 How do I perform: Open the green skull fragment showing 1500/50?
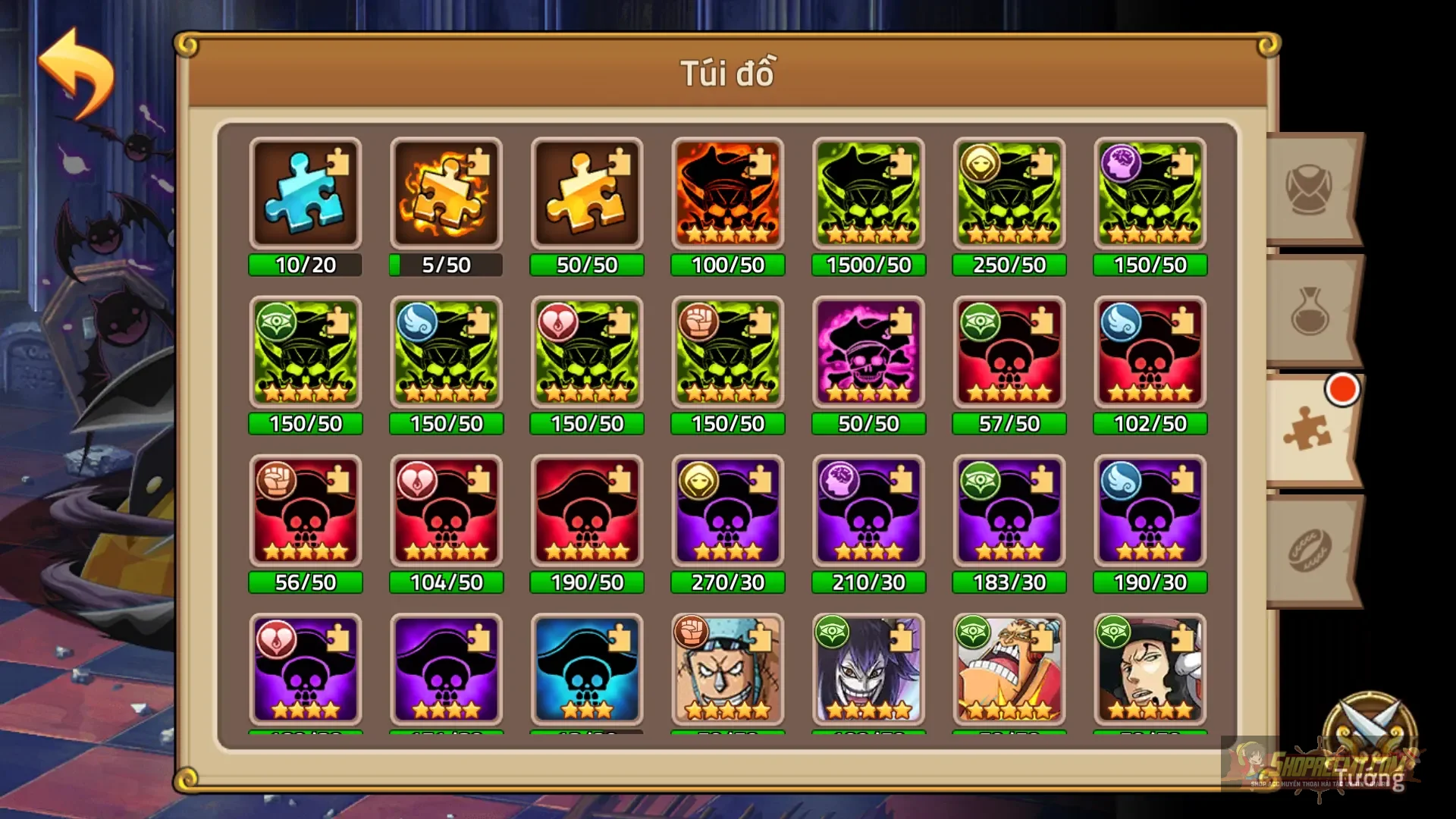click(868, 193)
